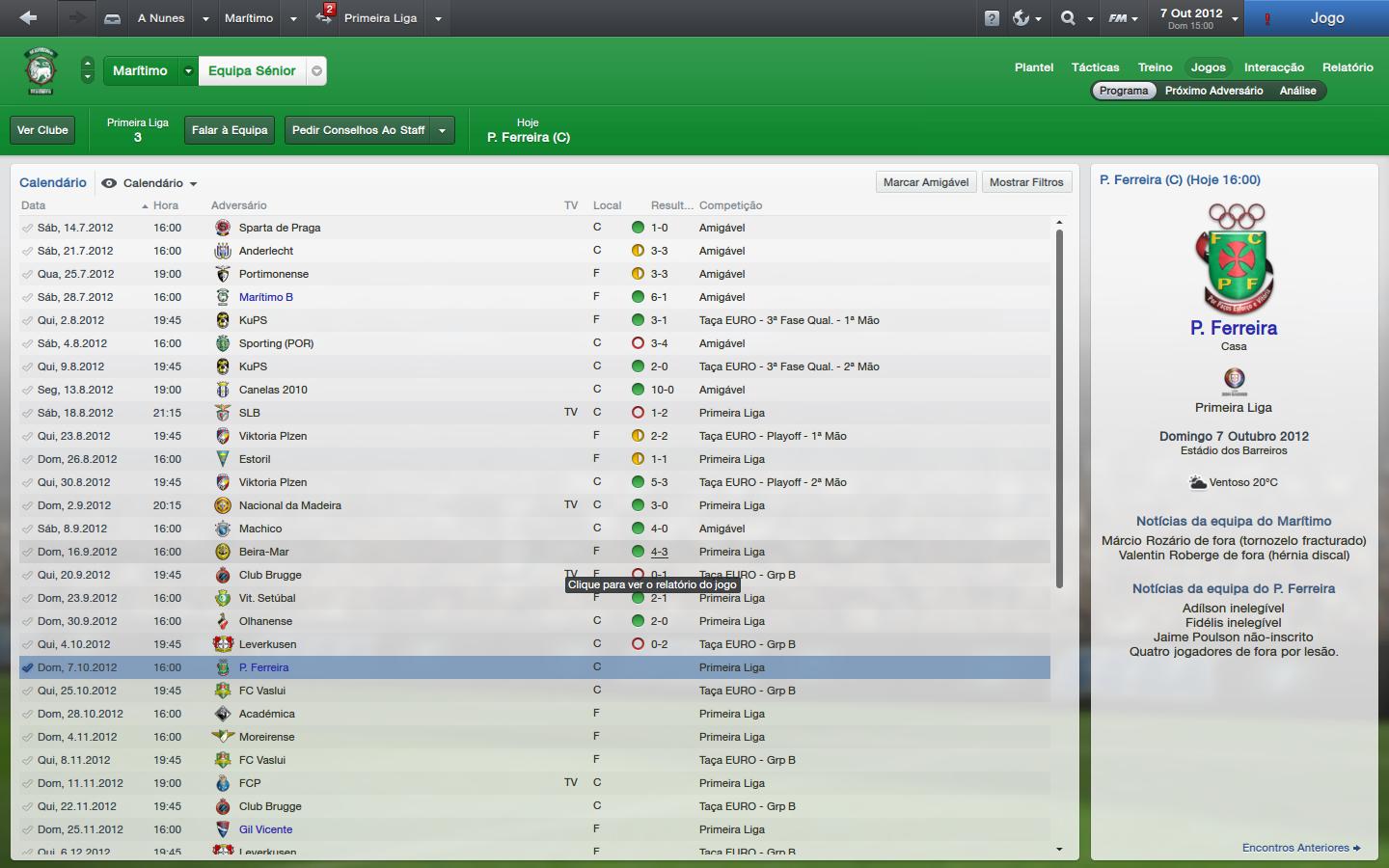Image resolution: width=1389 pixels, height=868 pixels.
Task: Open the search magnifier menu
Action: (1068, 18)
